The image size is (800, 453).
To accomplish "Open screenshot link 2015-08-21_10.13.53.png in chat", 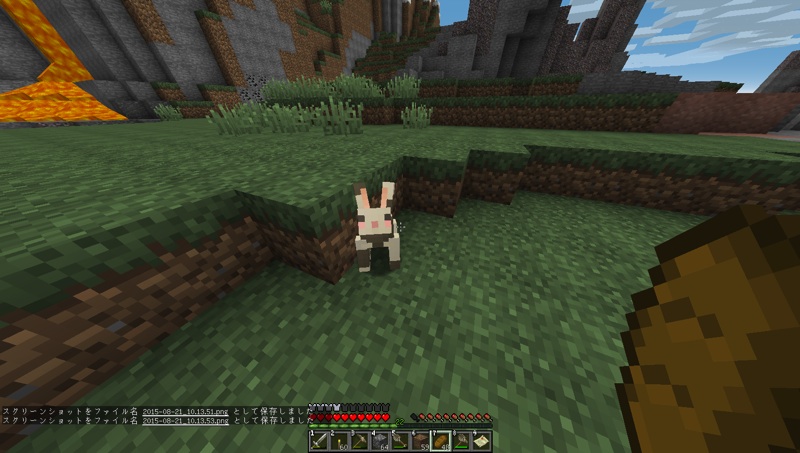I will [x=187, y=421].
